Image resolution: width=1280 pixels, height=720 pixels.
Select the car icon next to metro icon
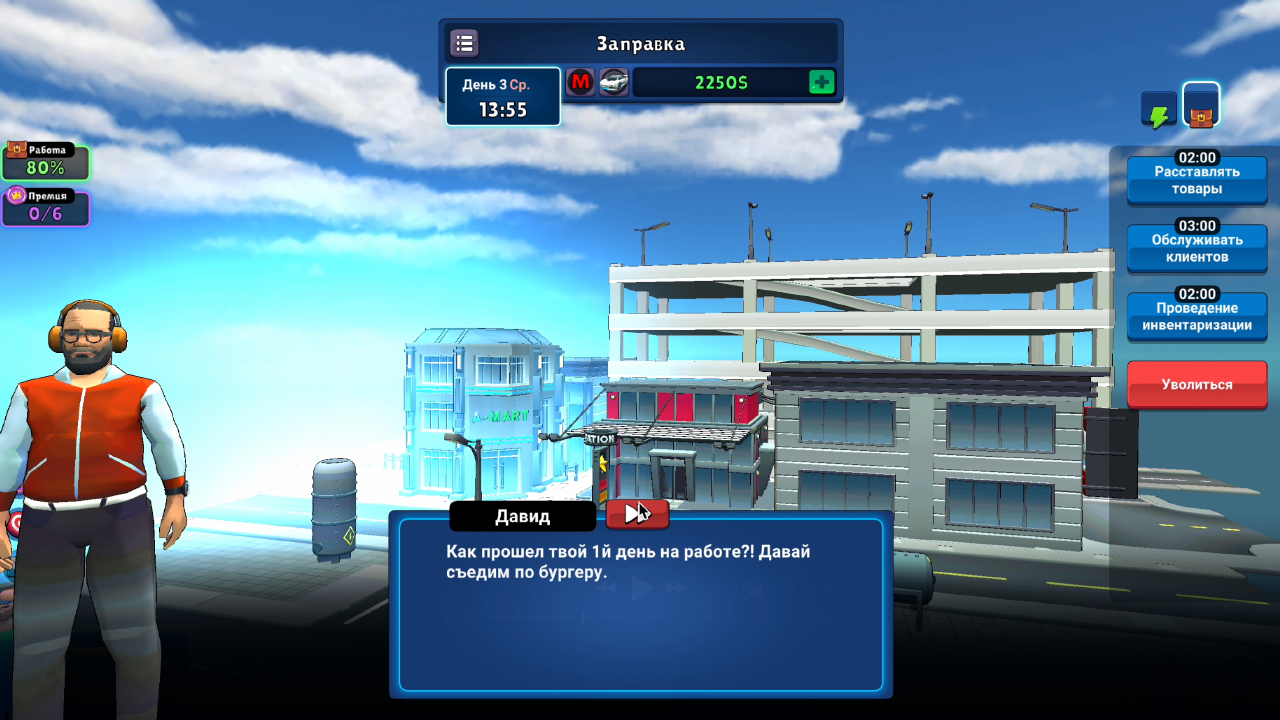613,82
